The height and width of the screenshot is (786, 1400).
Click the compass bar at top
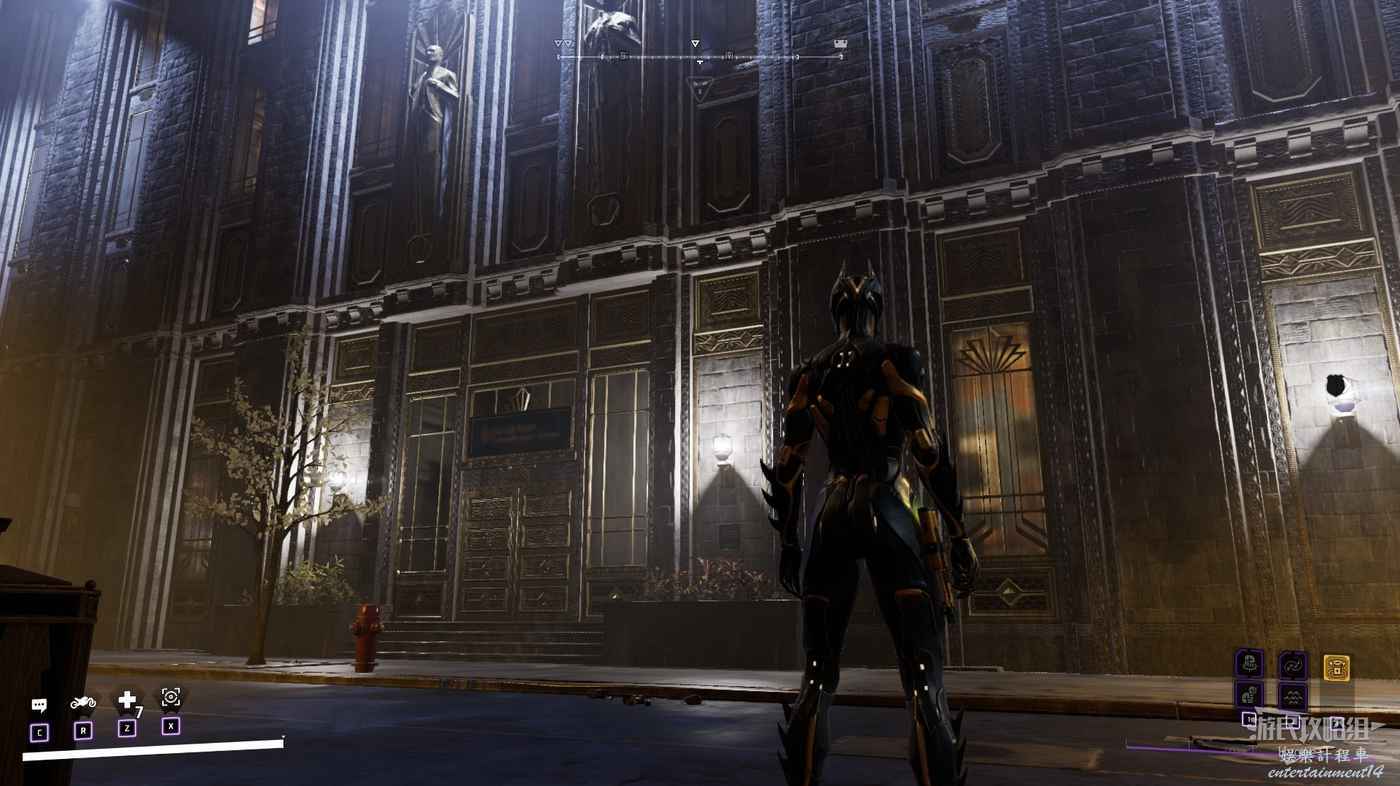click(700, 57)
